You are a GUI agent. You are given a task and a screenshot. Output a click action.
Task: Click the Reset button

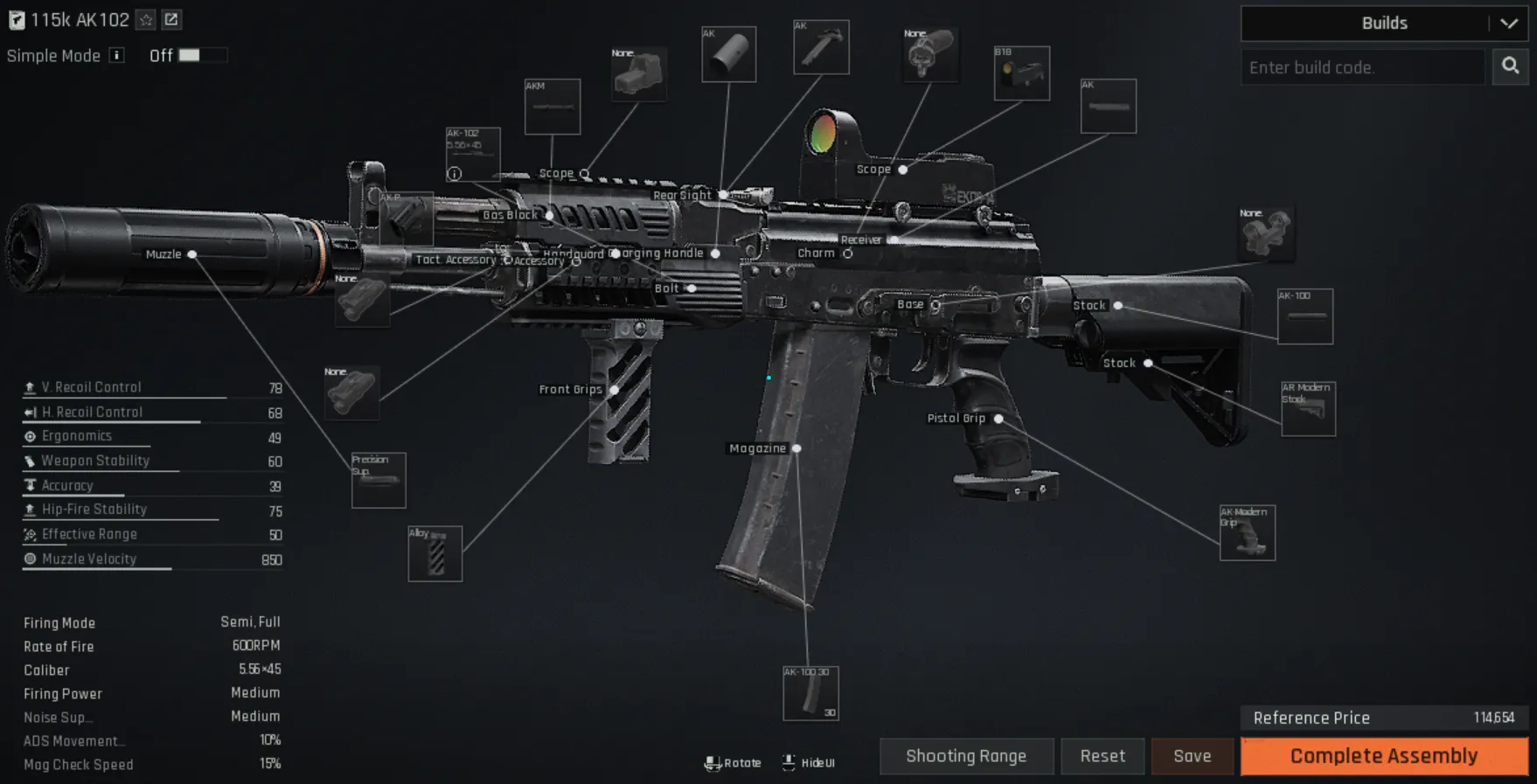point(1102,756)
